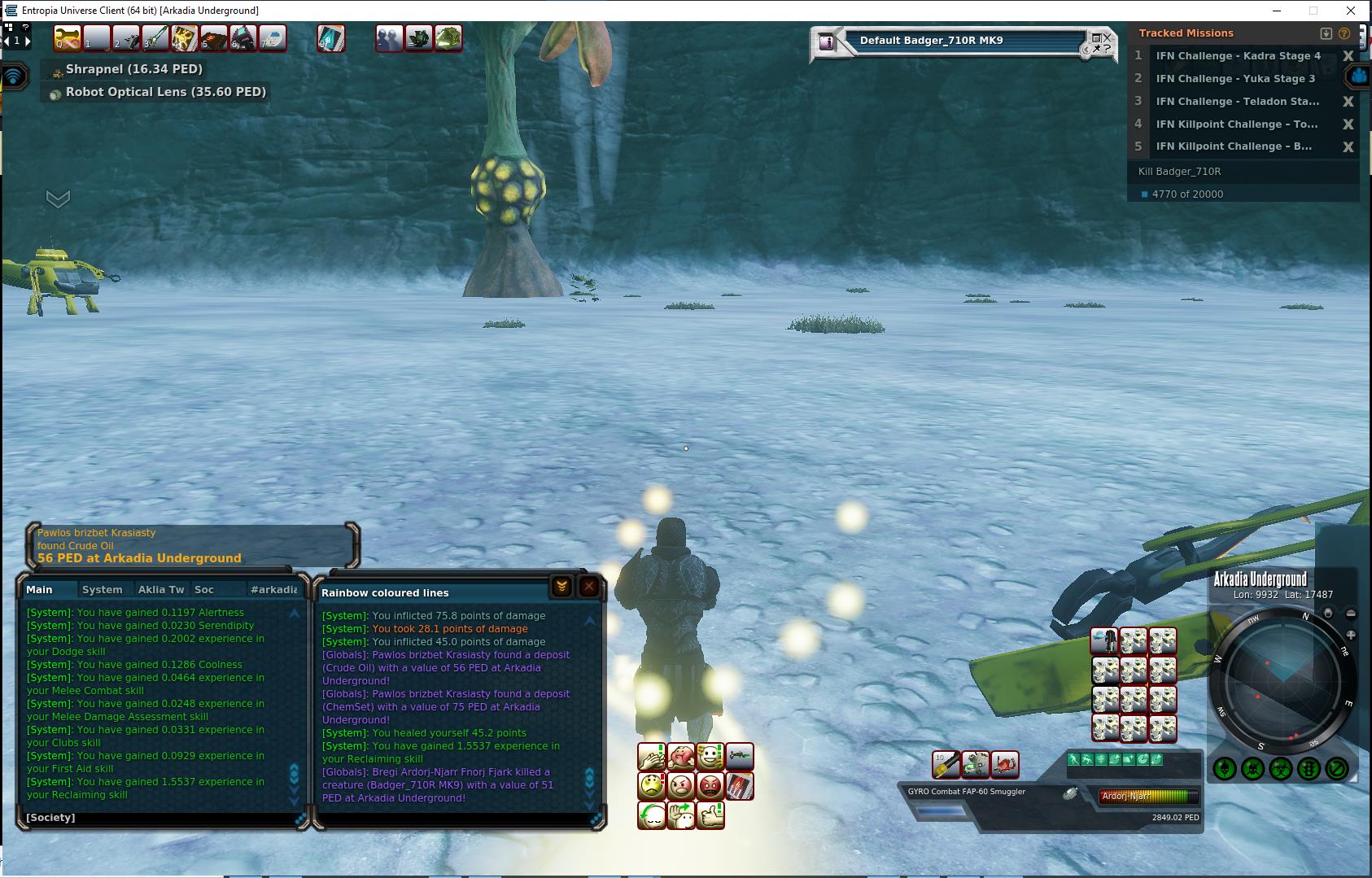Use the thumbs up emote
The width and height of the screenshot is (1372, 878).
point(710,815)
